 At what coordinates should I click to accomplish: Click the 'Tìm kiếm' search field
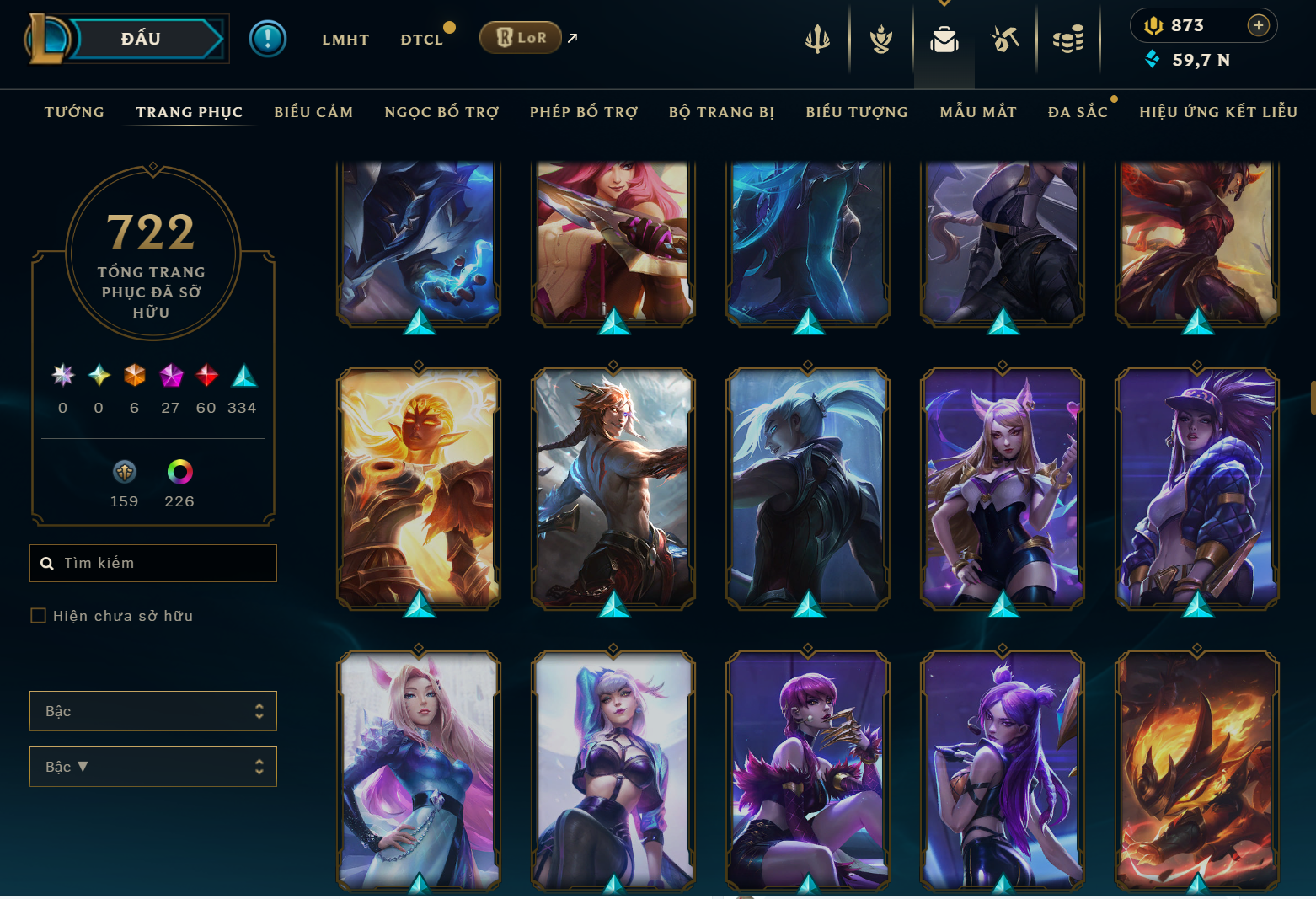(x=152, y=563)
